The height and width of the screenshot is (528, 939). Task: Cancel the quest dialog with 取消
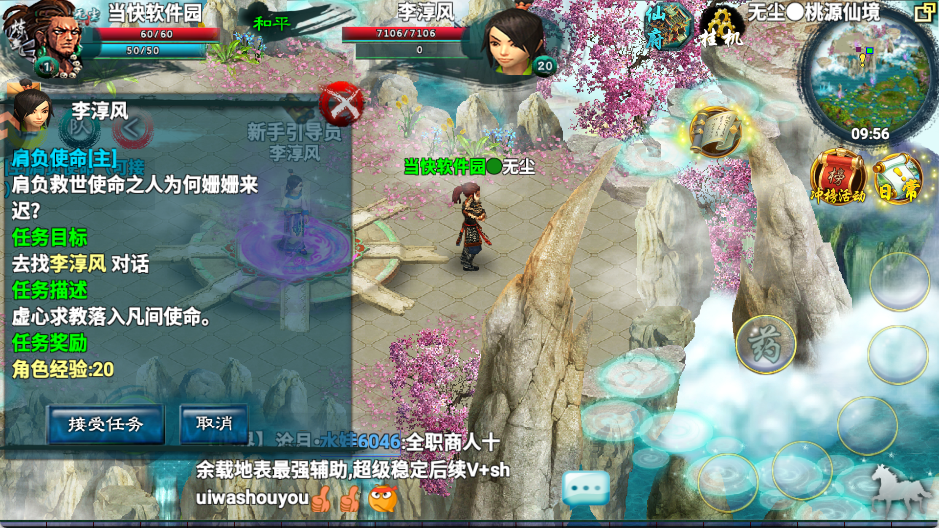pos(214,424)
